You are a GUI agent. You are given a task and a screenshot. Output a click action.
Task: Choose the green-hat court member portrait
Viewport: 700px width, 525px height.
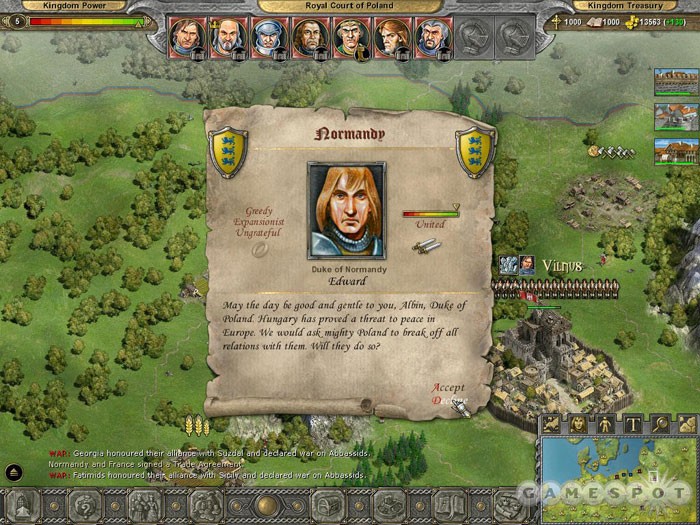(x=351, y=36)
